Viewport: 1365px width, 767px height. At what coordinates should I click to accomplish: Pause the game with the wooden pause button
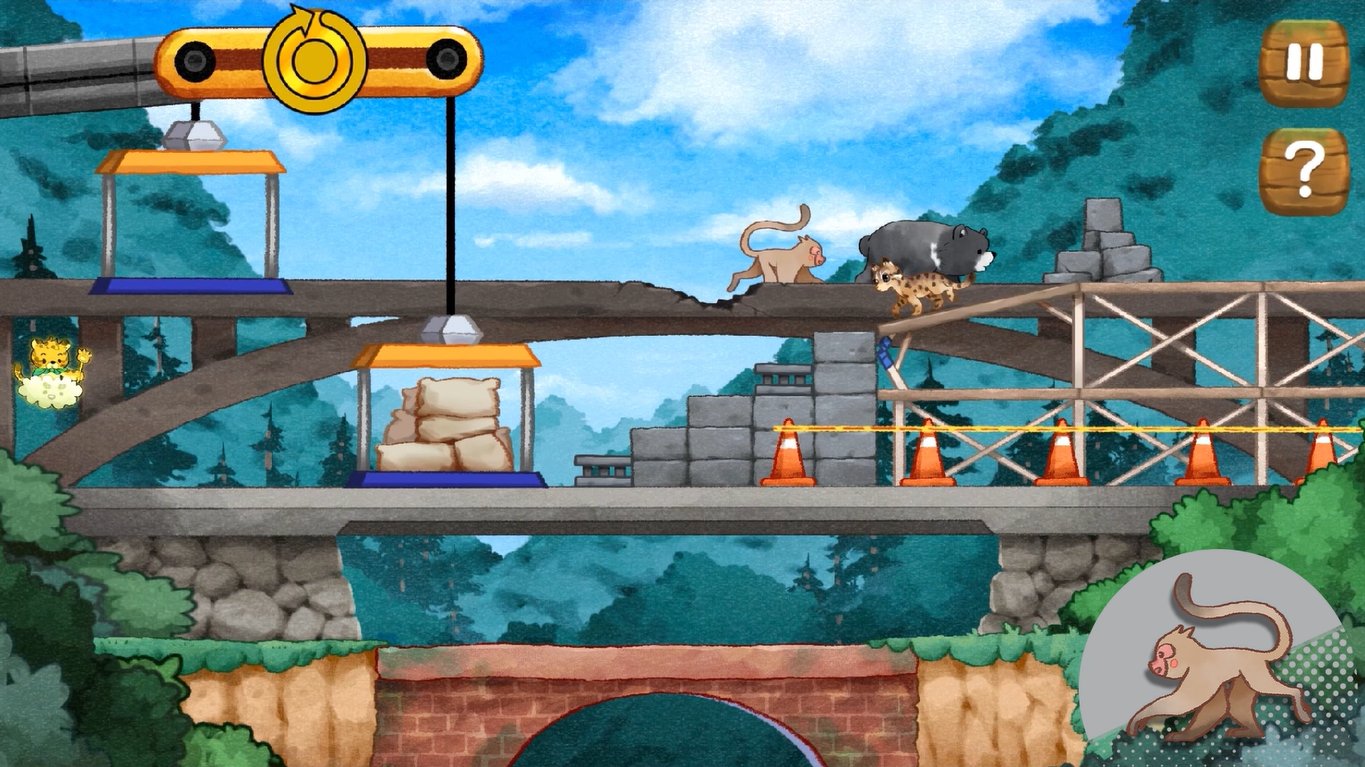coord(1303,63)
